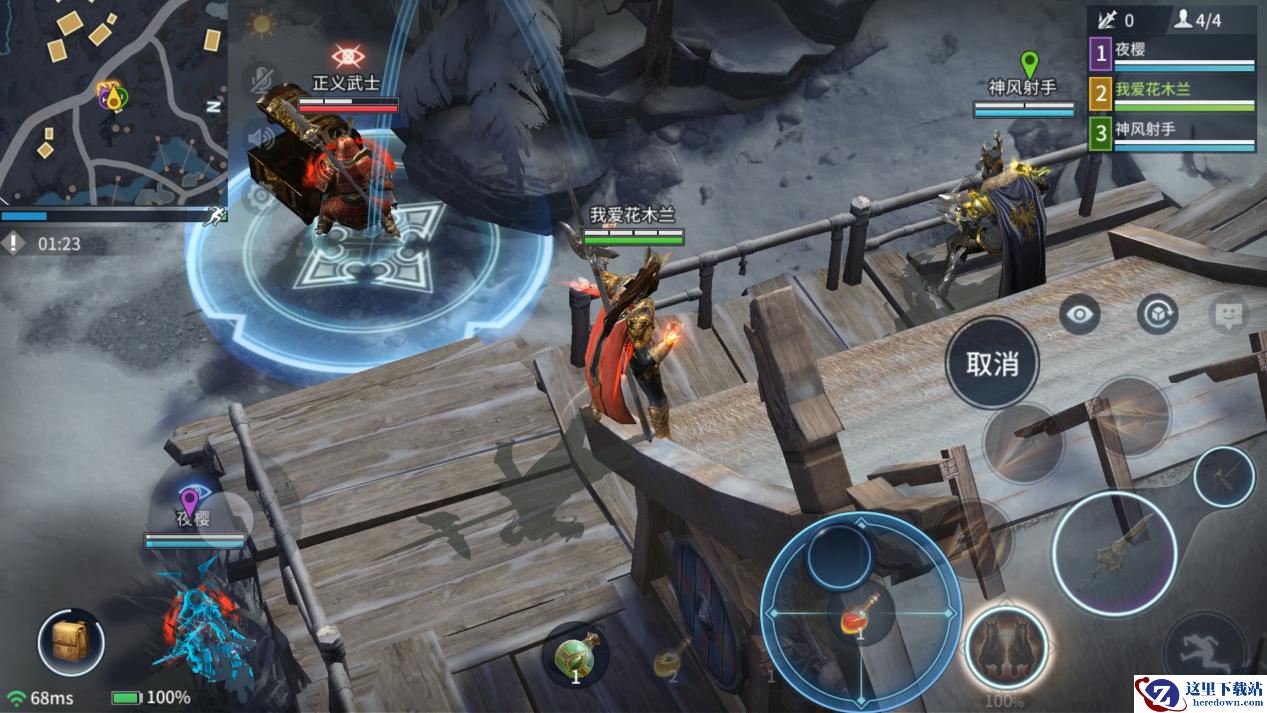This screenshot has width=1267, height=713.
Task: Select 我爱花木兰 row in squad list
Action: (1171, 92)
